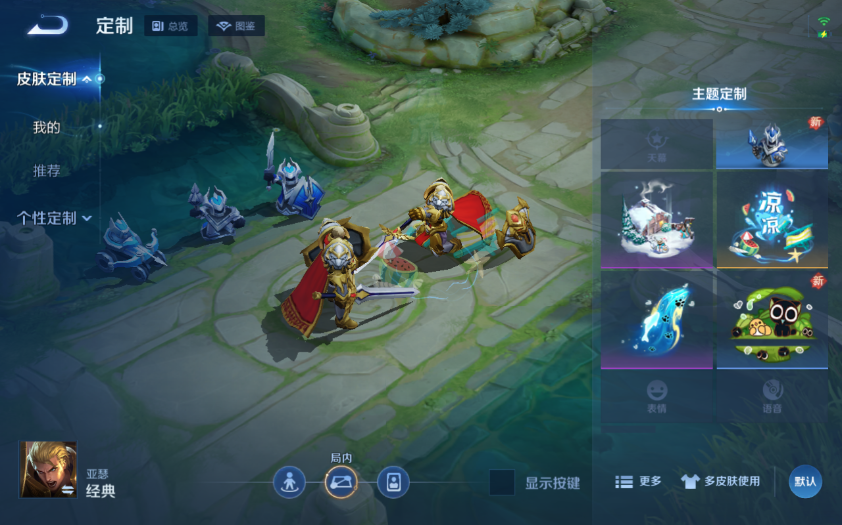Go back with the return arrow
Image resolution: width=842 pixels, height=525 pixels.
point(46,26)
